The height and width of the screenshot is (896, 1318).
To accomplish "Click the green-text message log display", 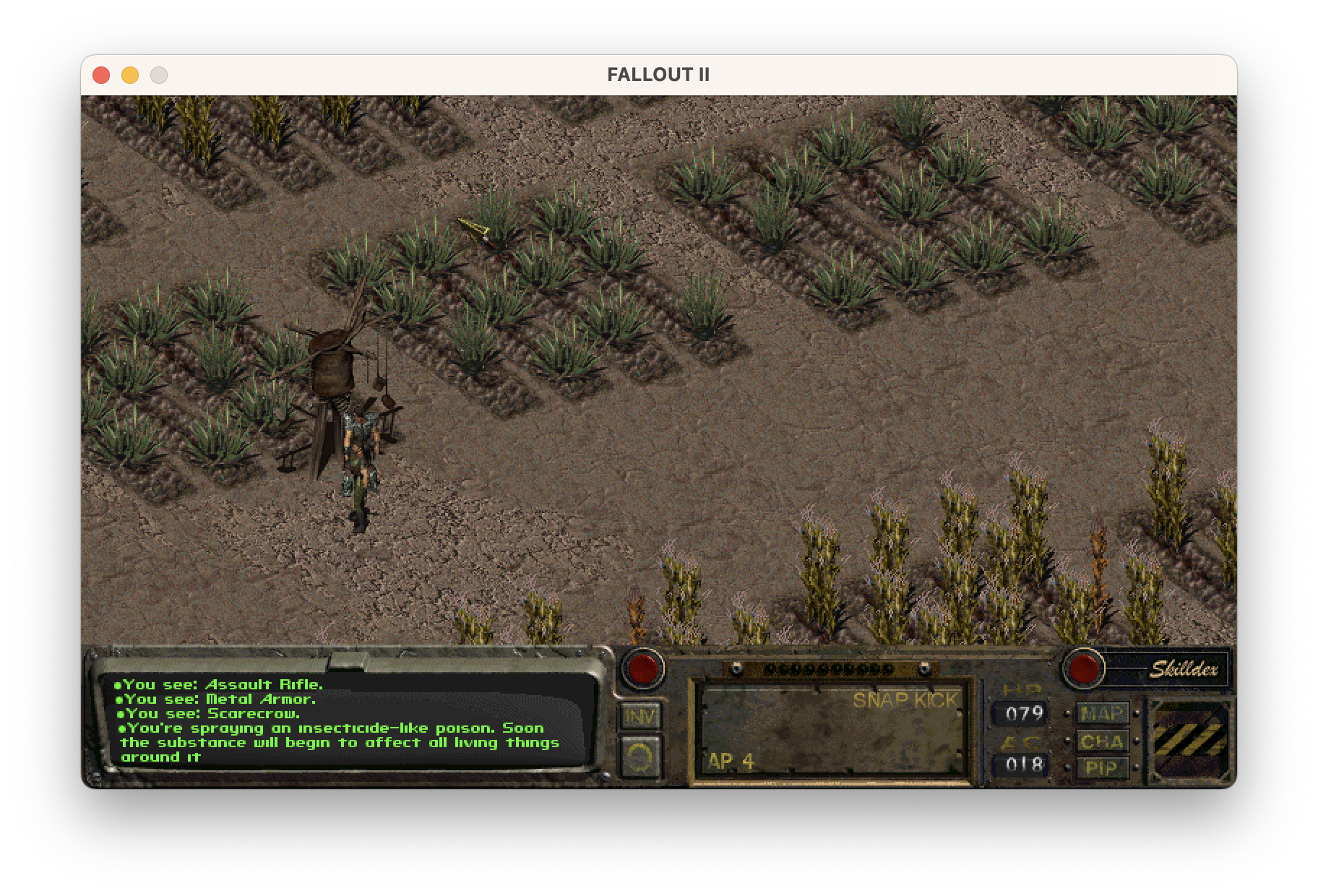I will pos(347,720).
